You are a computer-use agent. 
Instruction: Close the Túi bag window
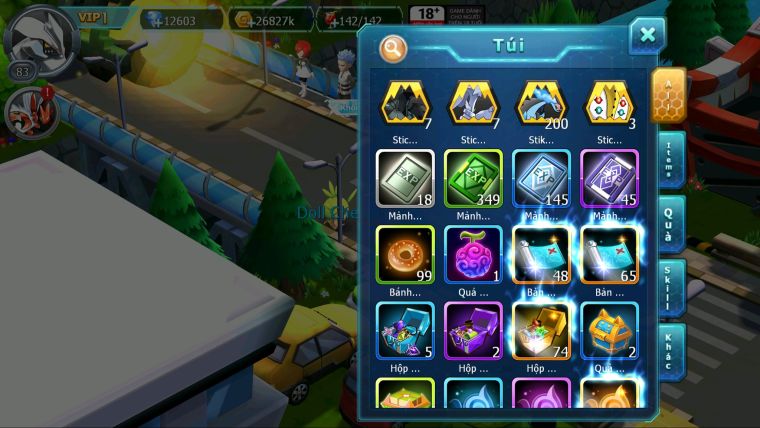[x=647, y=36]
